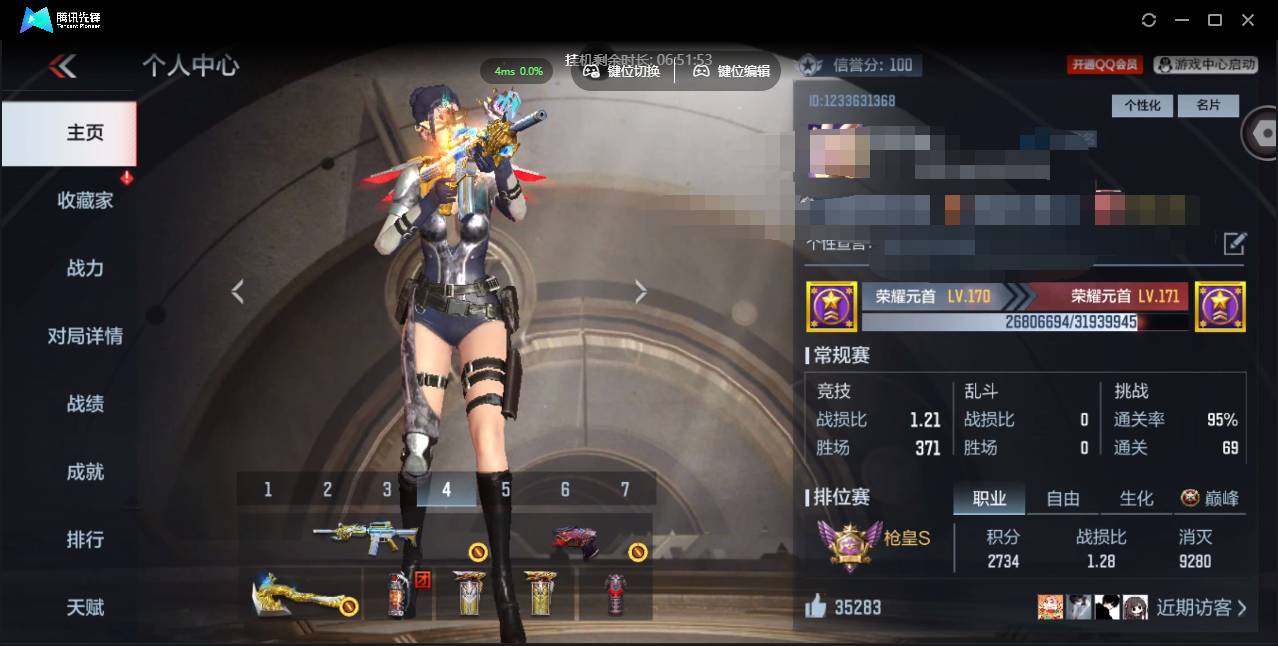Select the 巅峰 ranked tab
1278x646 pixels.
pyautogui.click(x=1210, y=498)
